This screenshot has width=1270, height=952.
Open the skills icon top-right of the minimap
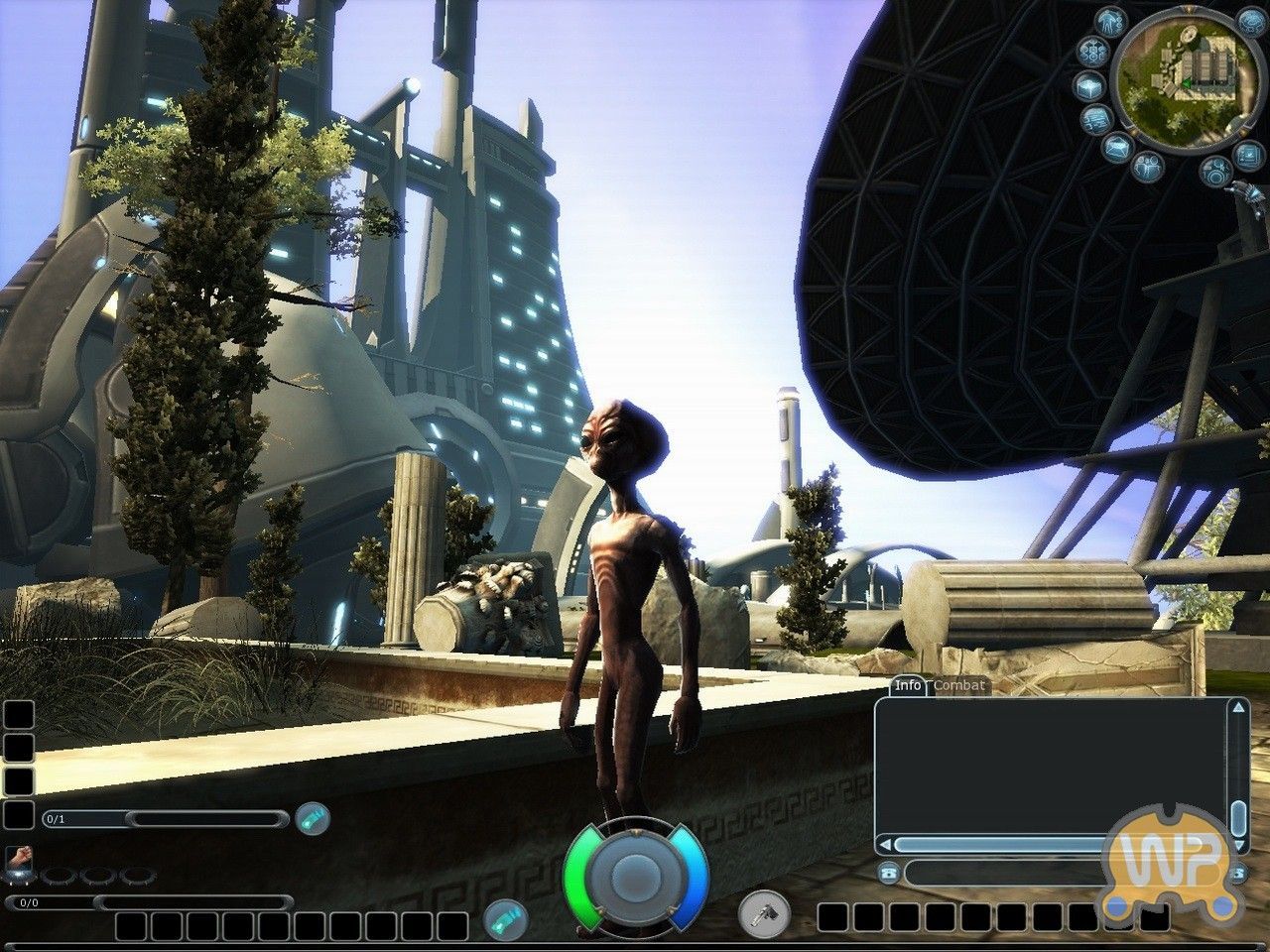click(1249, 23)
